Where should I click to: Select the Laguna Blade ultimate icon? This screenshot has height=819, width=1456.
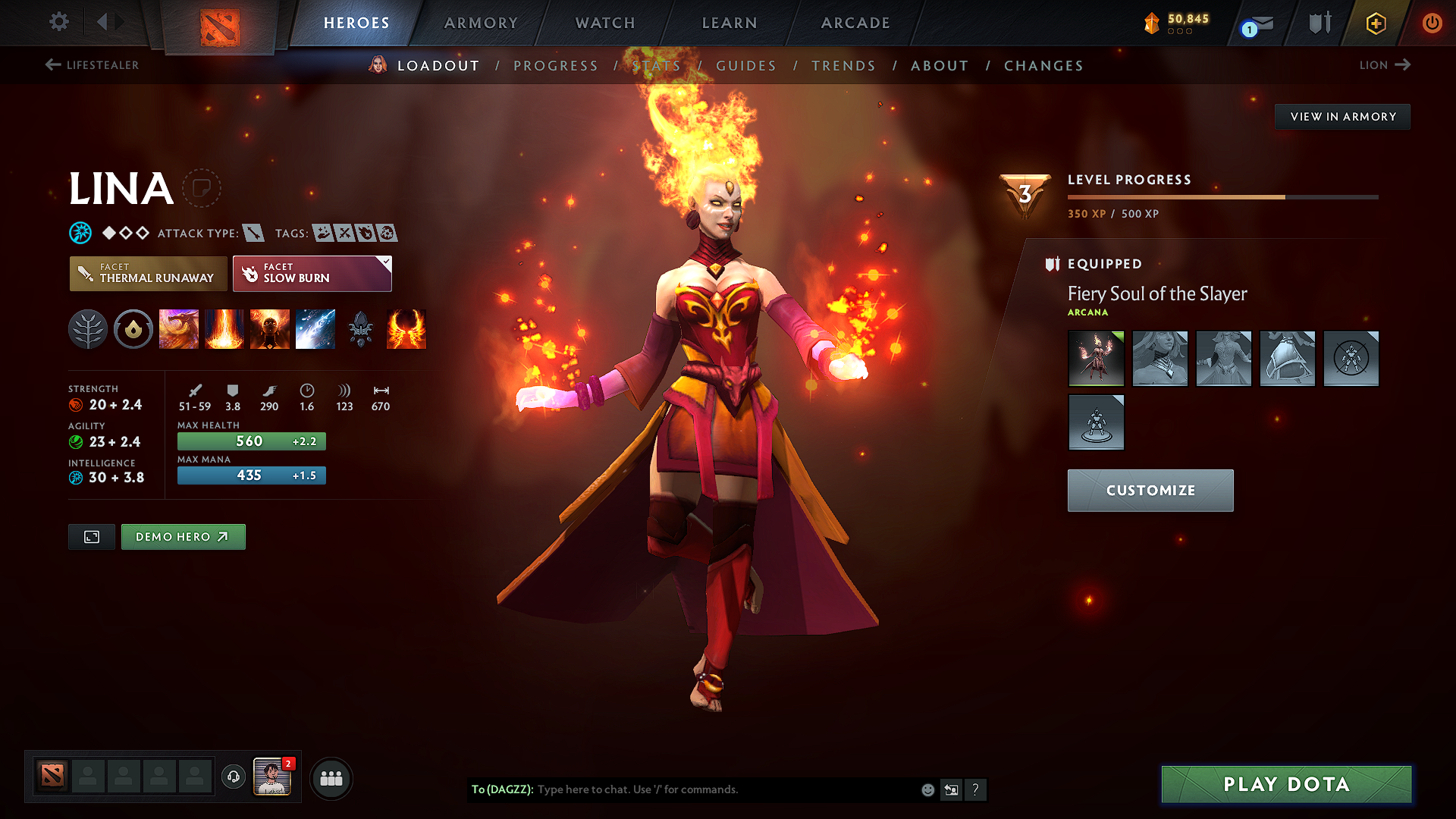pos(315,328)
